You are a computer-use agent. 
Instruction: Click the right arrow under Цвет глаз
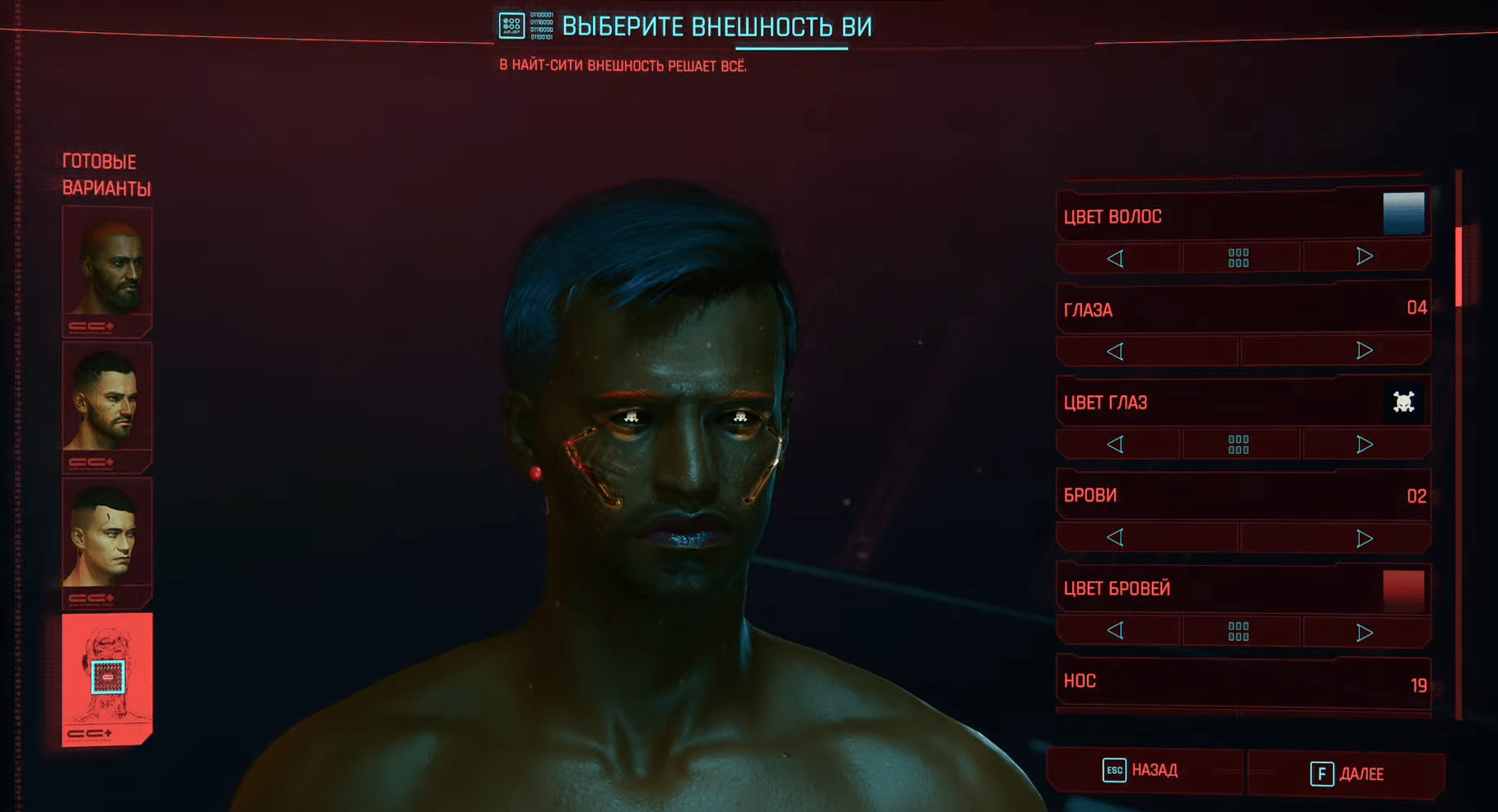point(1365,445)
